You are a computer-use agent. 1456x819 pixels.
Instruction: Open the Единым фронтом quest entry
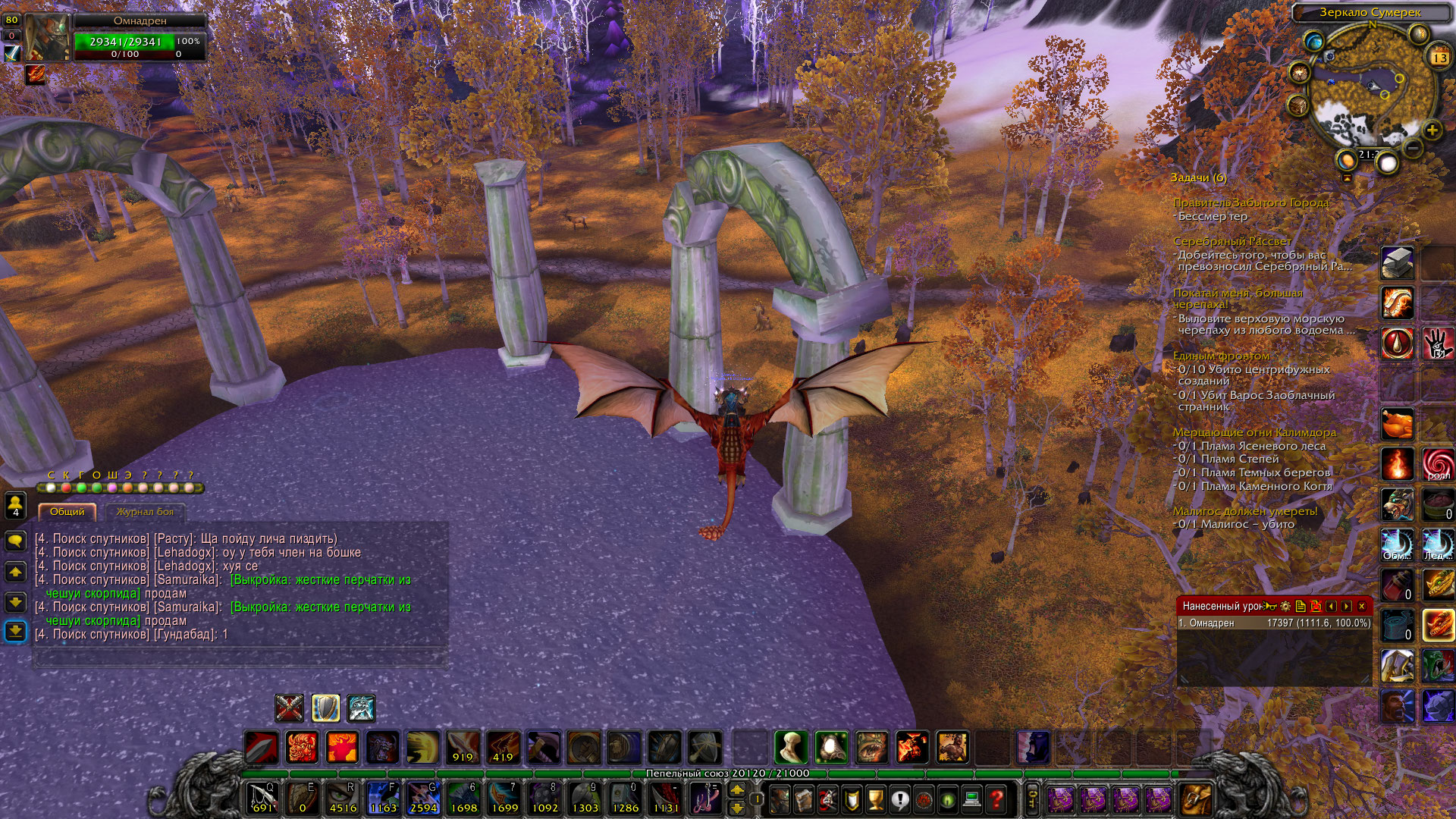point(1221,356)
